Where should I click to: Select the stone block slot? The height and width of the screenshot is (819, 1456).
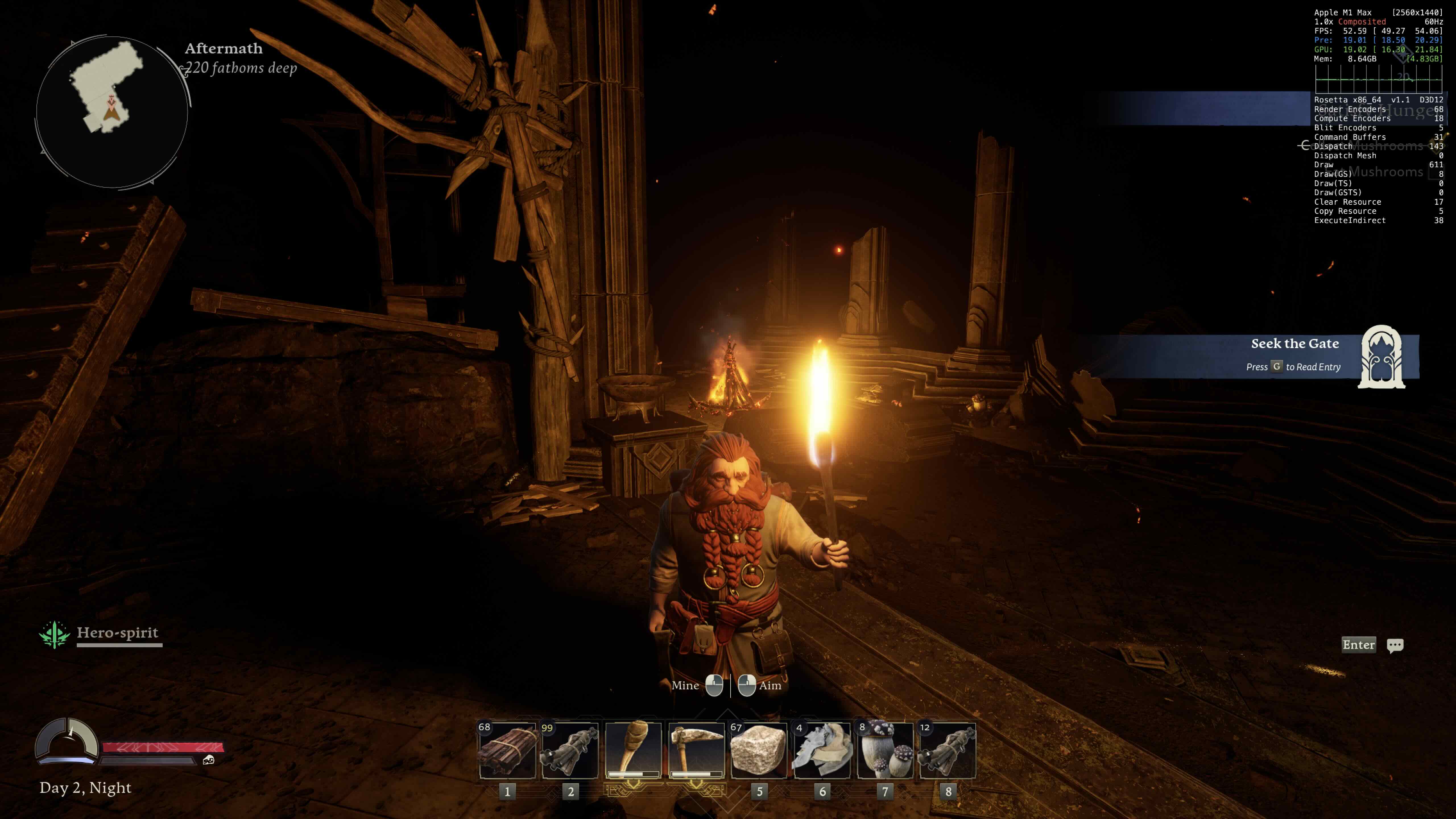pyautogui.click(x=758, y=750)
